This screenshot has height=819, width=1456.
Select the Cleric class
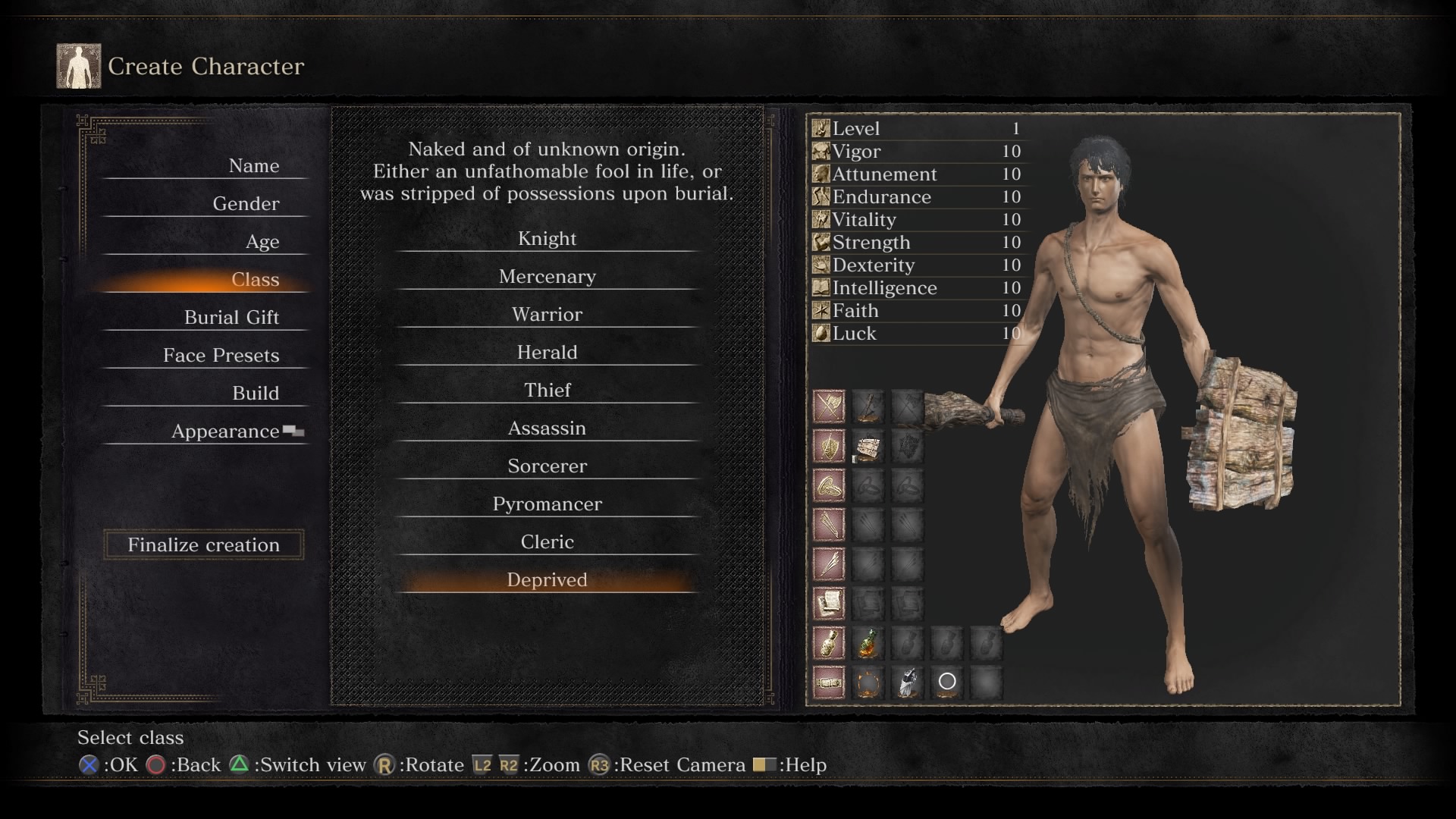(x=547, y=542)
